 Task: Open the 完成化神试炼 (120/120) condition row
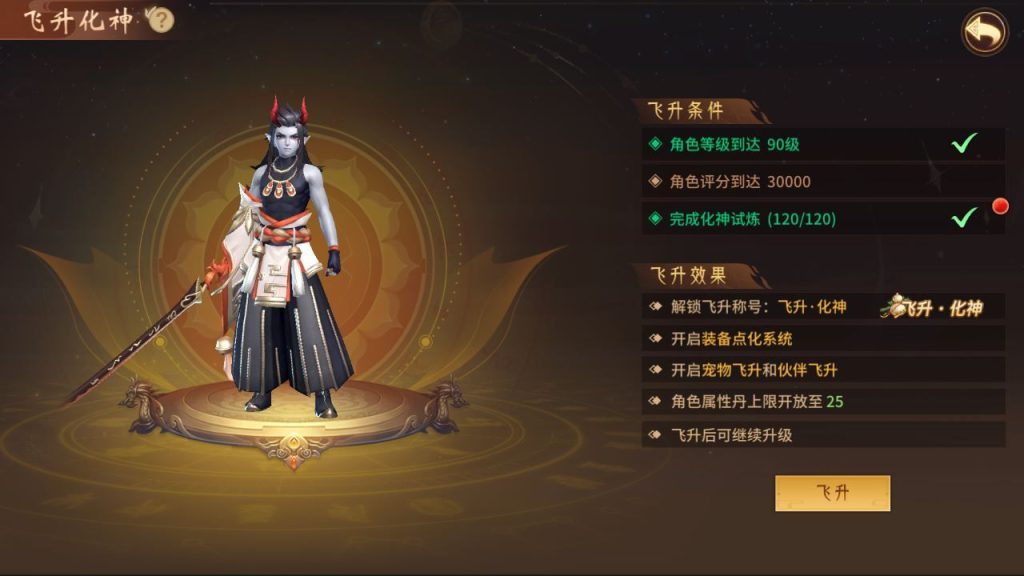point(822,218)
